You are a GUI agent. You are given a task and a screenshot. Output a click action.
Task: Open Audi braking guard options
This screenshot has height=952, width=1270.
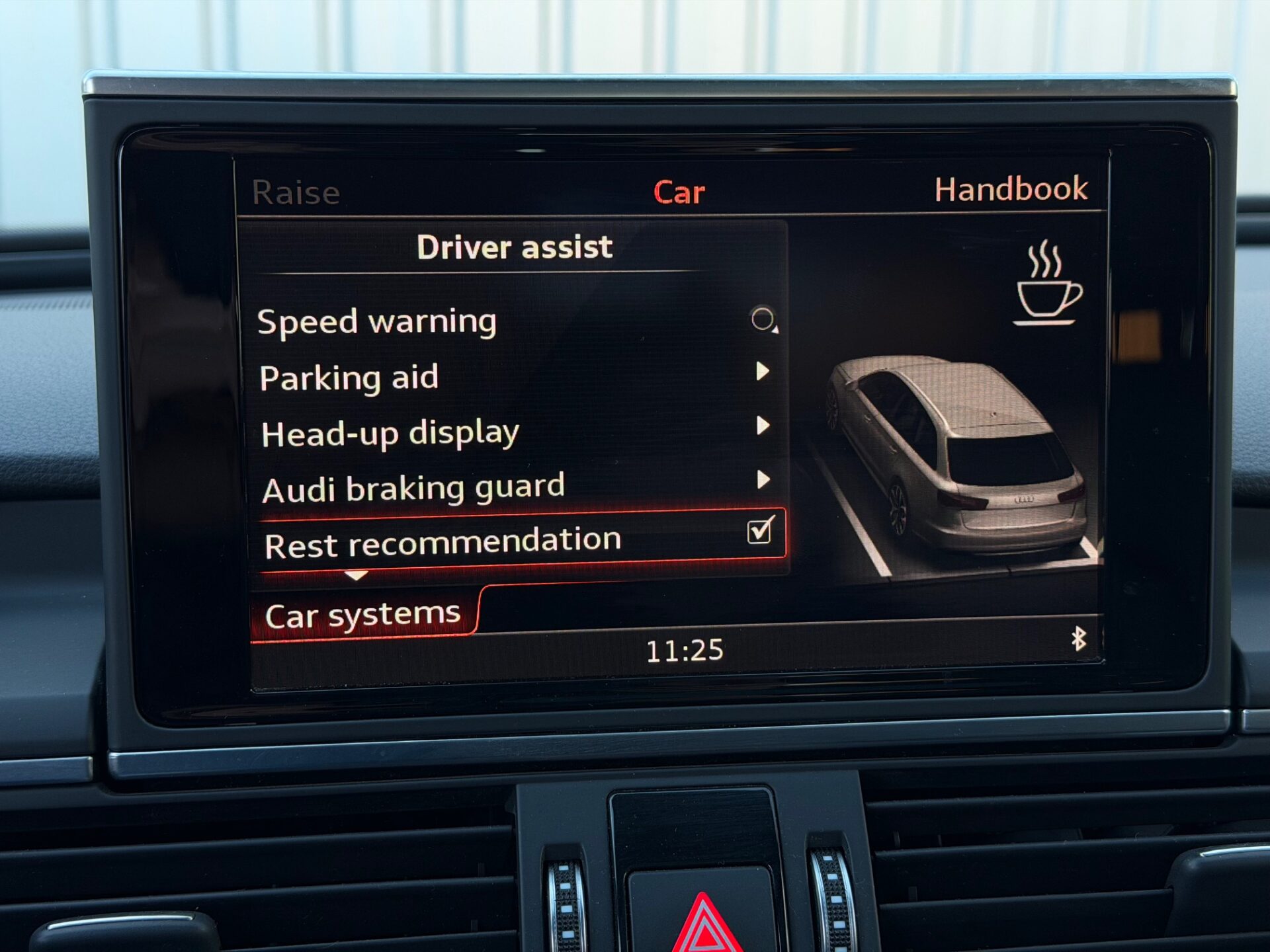[413, 489]
